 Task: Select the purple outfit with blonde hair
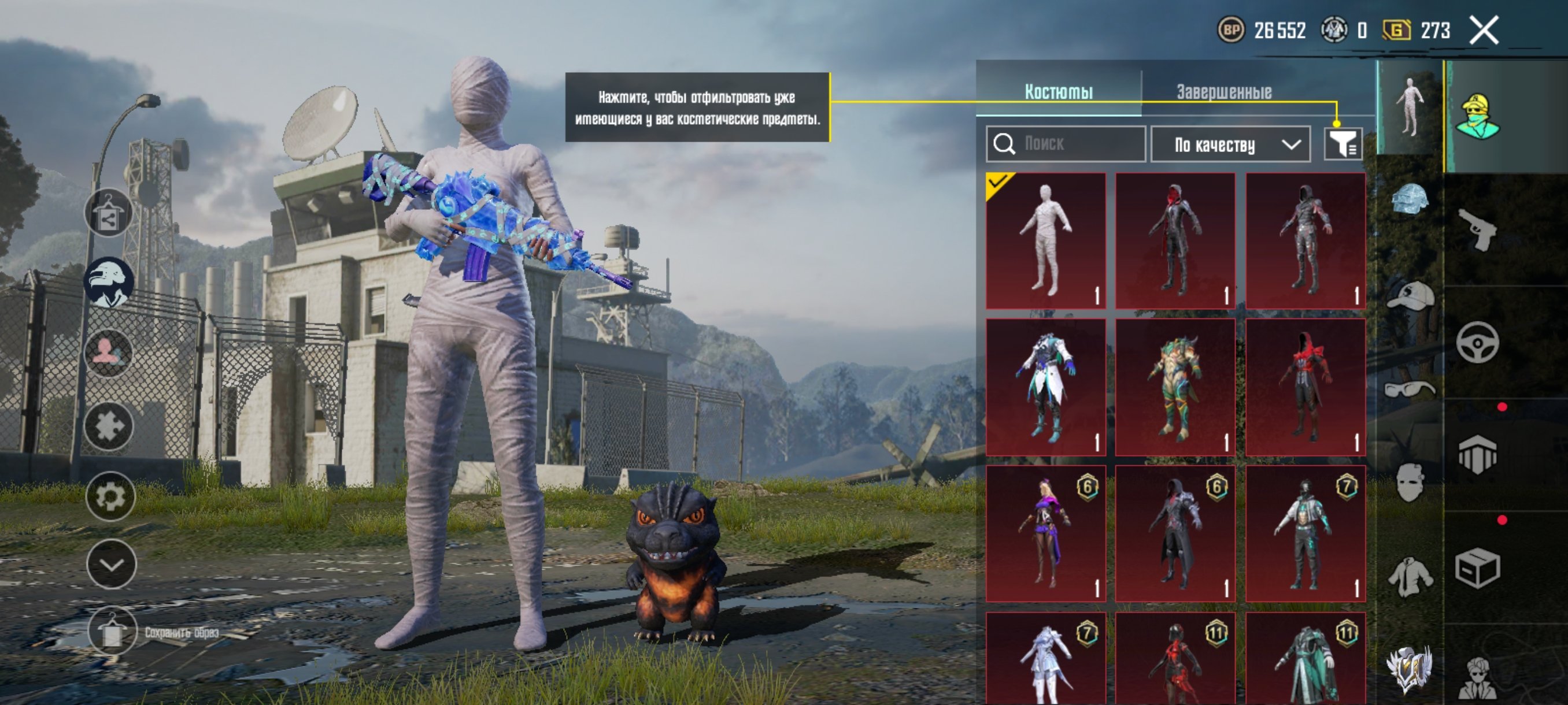1046,533
